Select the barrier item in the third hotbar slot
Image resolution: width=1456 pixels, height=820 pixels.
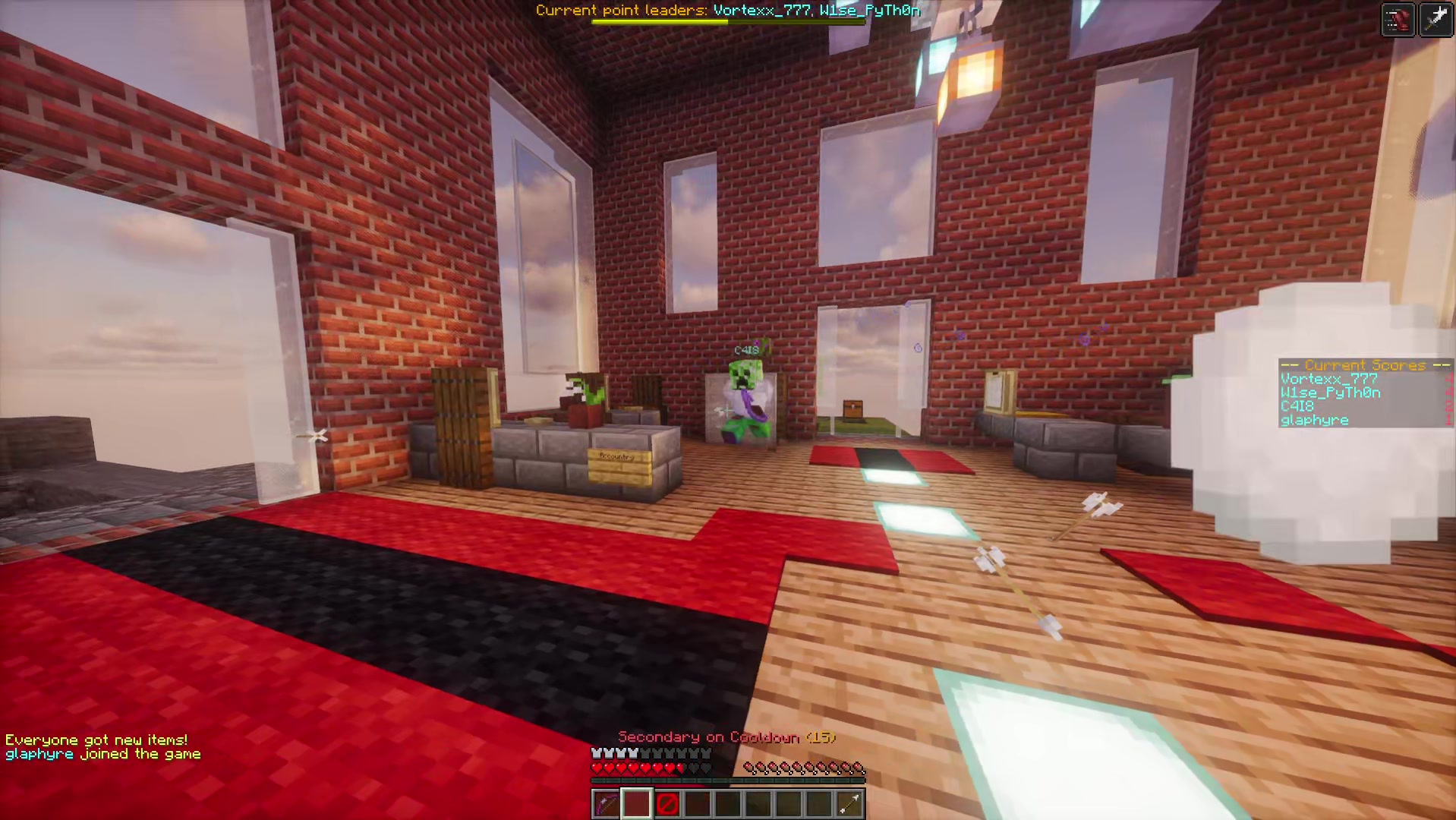pos(667,803)
